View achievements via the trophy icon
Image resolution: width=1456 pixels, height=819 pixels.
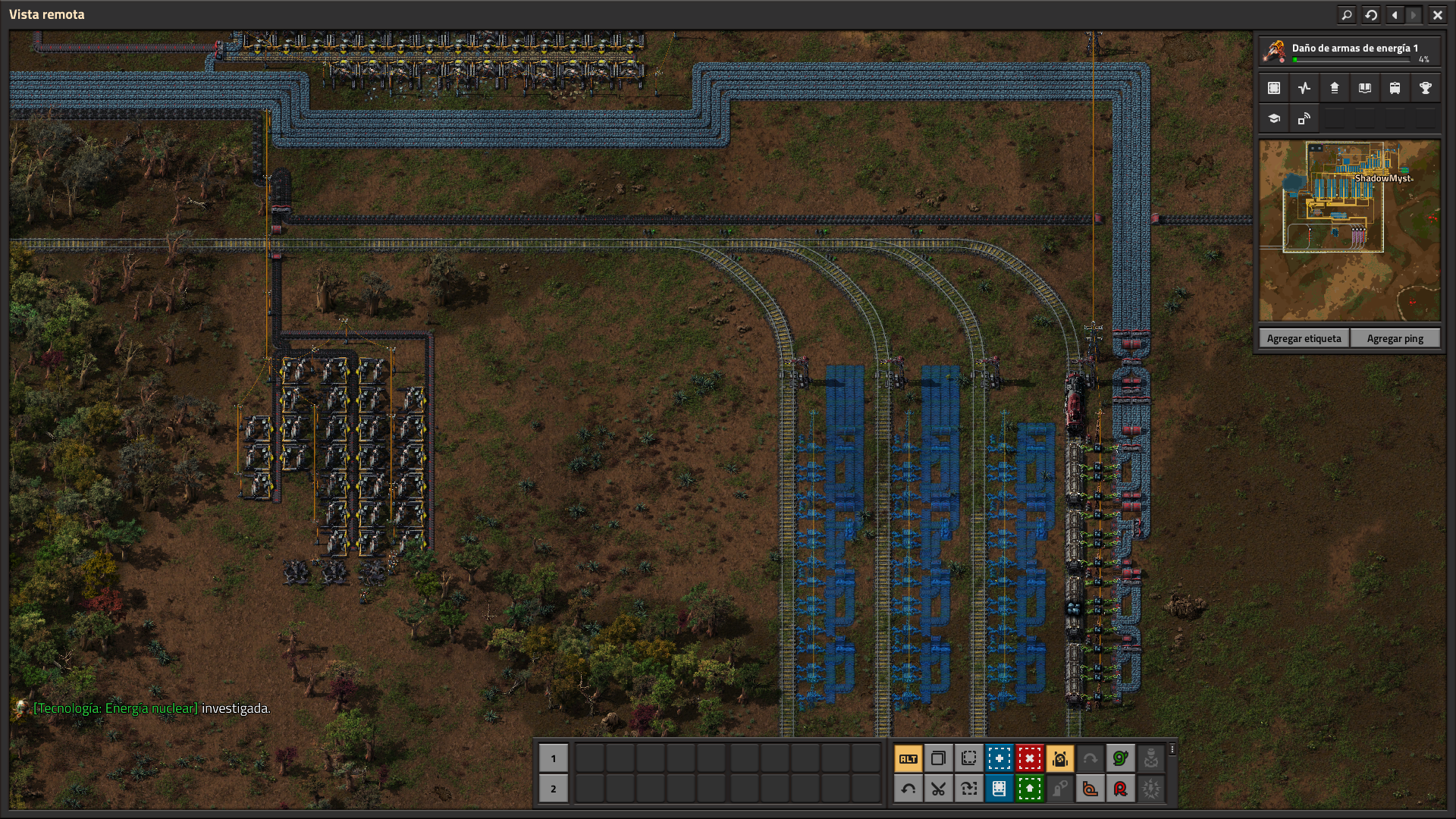tap(1426, 88)
